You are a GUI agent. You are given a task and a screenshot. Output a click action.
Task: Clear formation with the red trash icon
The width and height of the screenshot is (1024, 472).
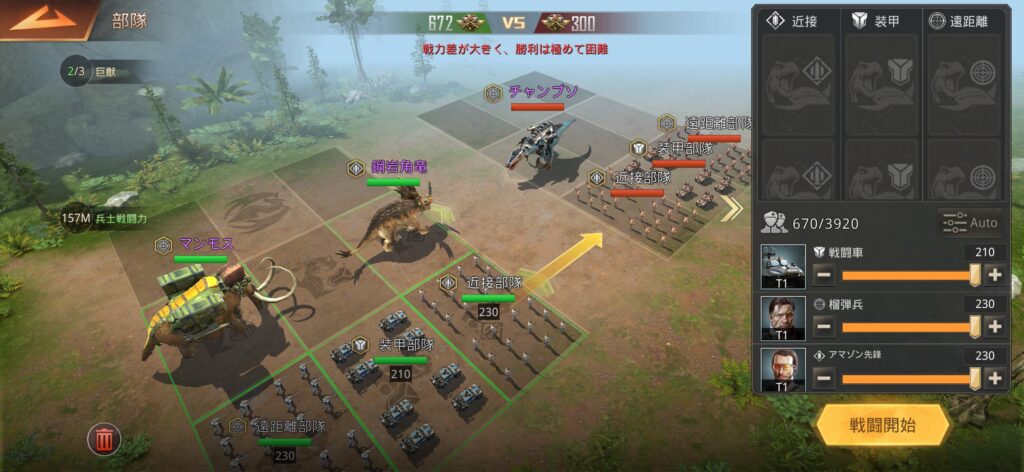point(103,438)
